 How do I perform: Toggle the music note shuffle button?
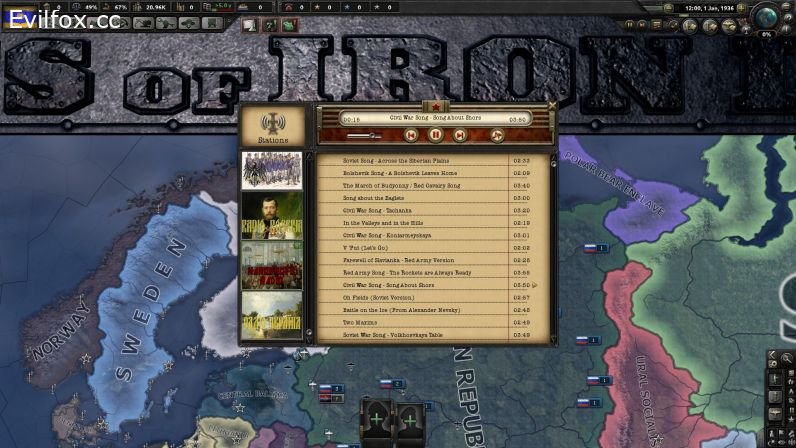tap(497, 135)
